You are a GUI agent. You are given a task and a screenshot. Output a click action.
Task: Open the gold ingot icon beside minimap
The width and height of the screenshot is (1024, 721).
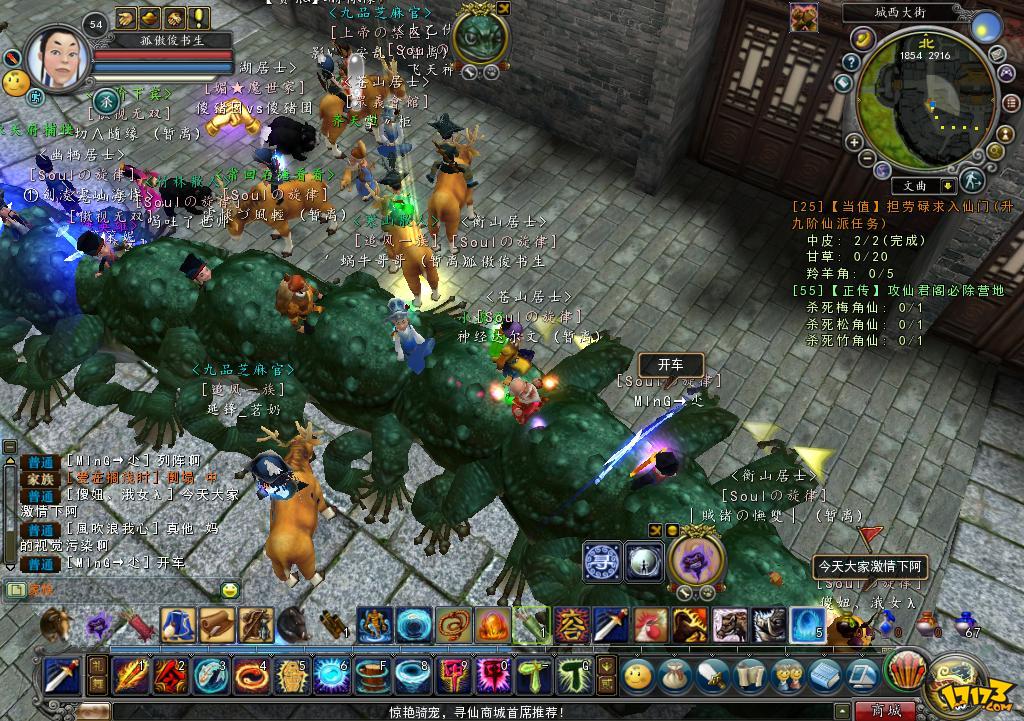coord(863,37)
